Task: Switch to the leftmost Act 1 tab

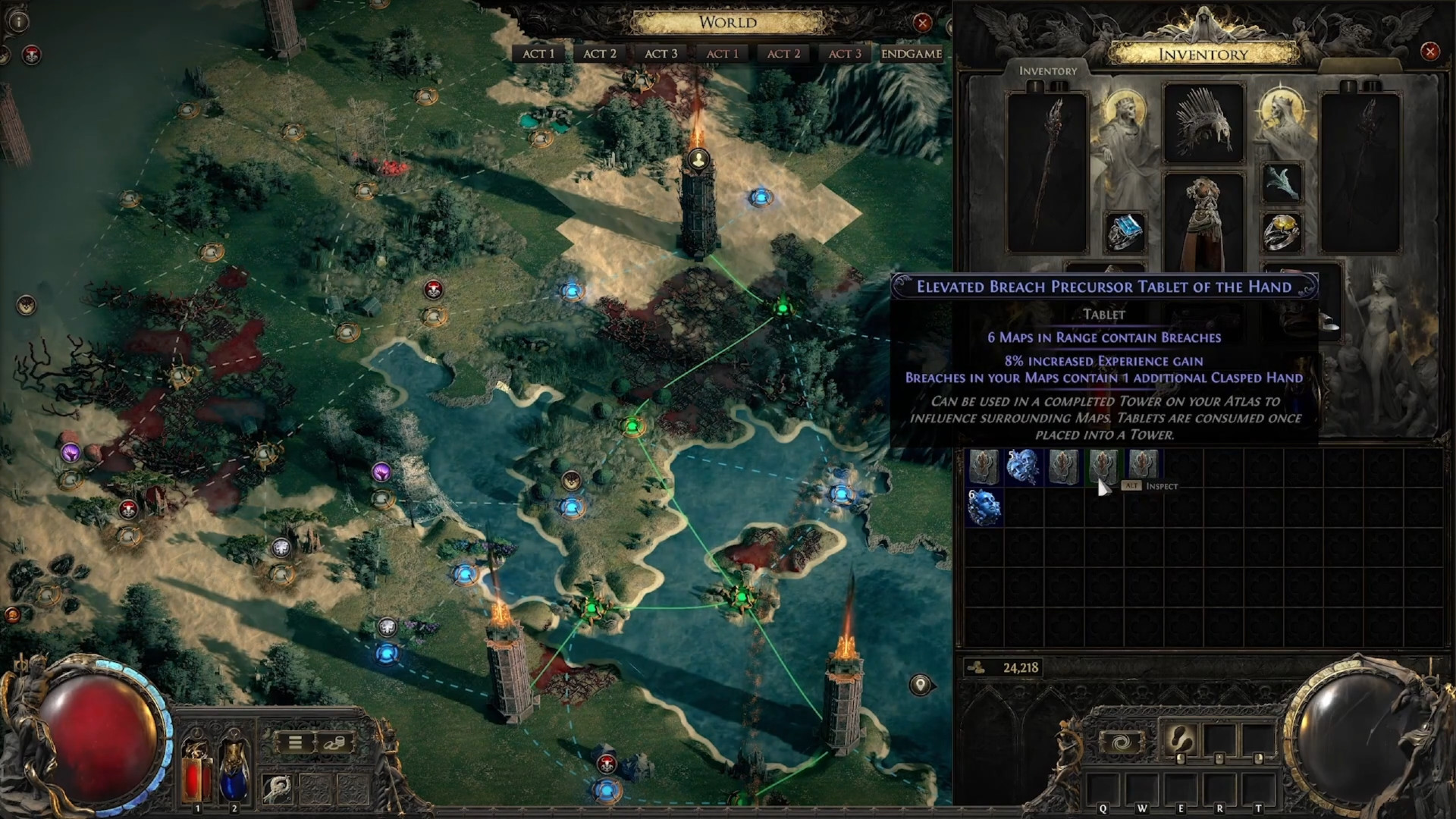Action: [x=538, y=54]
